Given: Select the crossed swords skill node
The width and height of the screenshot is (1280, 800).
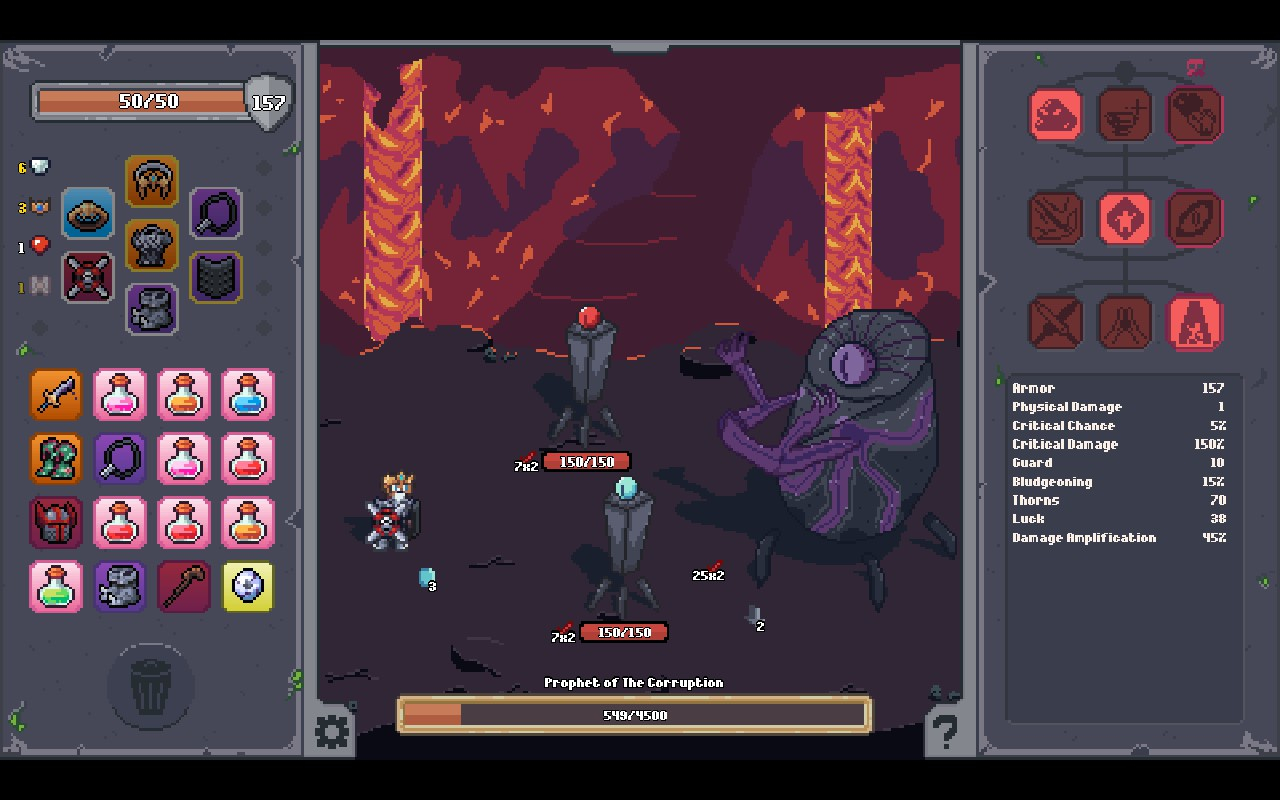Looking at the screenshot, I should pyautogui.click(x=1056, y=323).
